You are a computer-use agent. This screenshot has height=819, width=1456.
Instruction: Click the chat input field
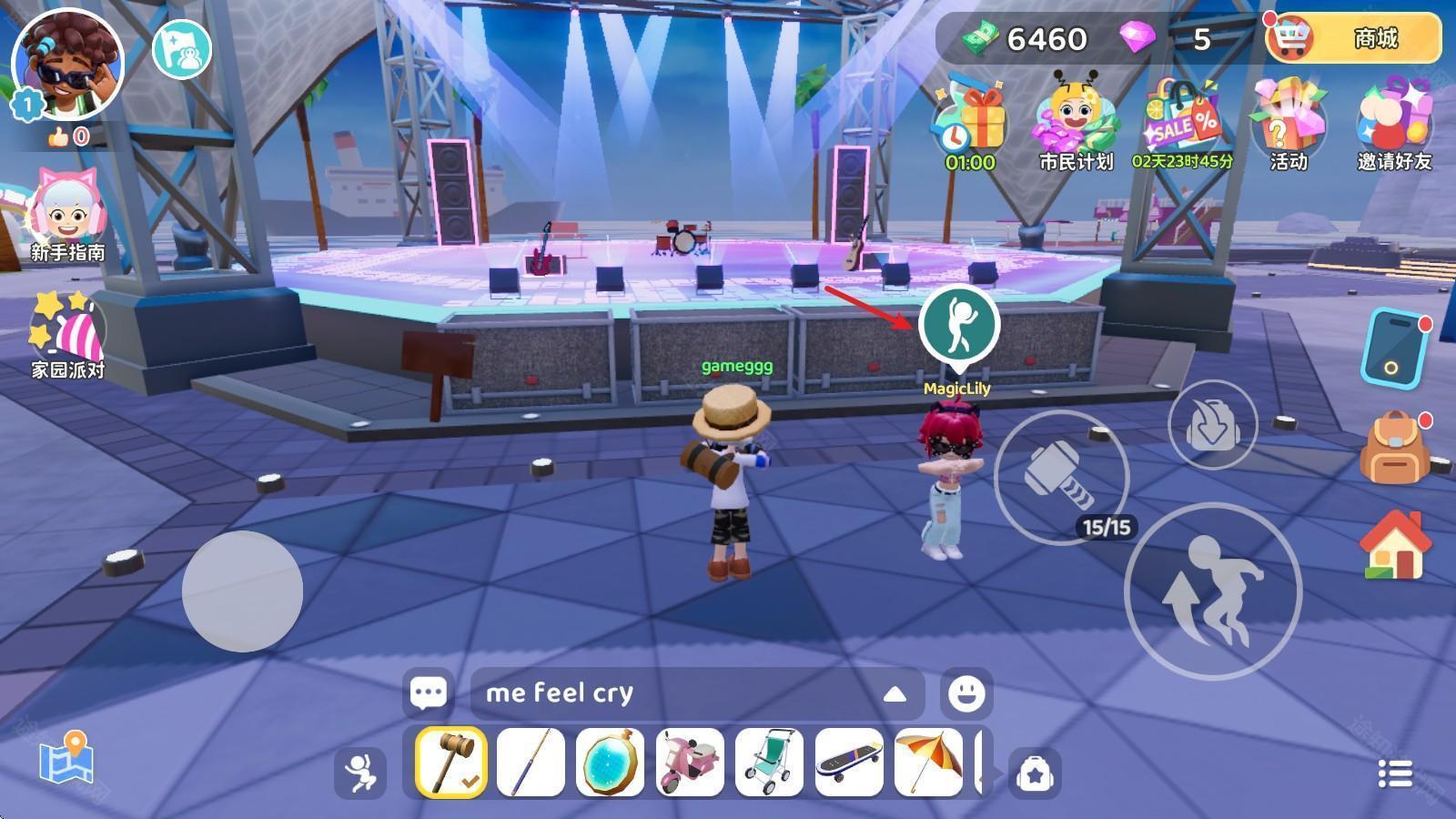(673, 693)
